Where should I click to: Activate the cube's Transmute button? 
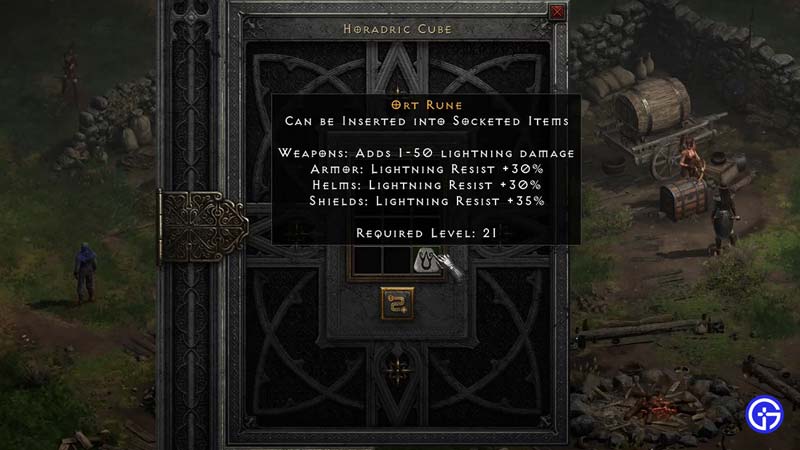coord(397,303)
